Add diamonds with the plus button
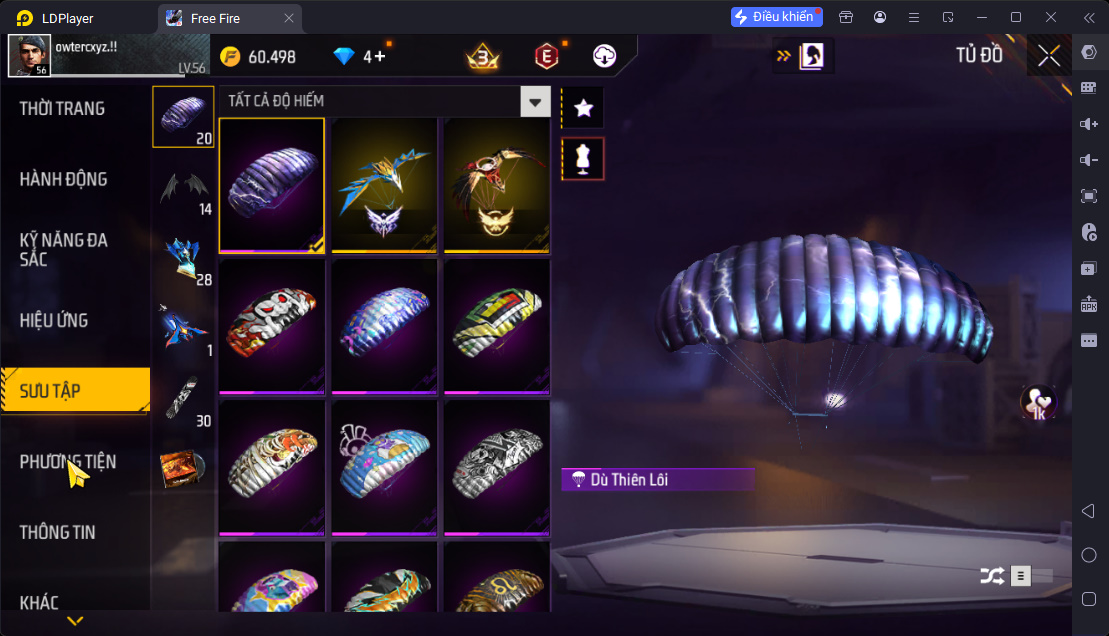 pyautogui.click(x=381, y=57)
